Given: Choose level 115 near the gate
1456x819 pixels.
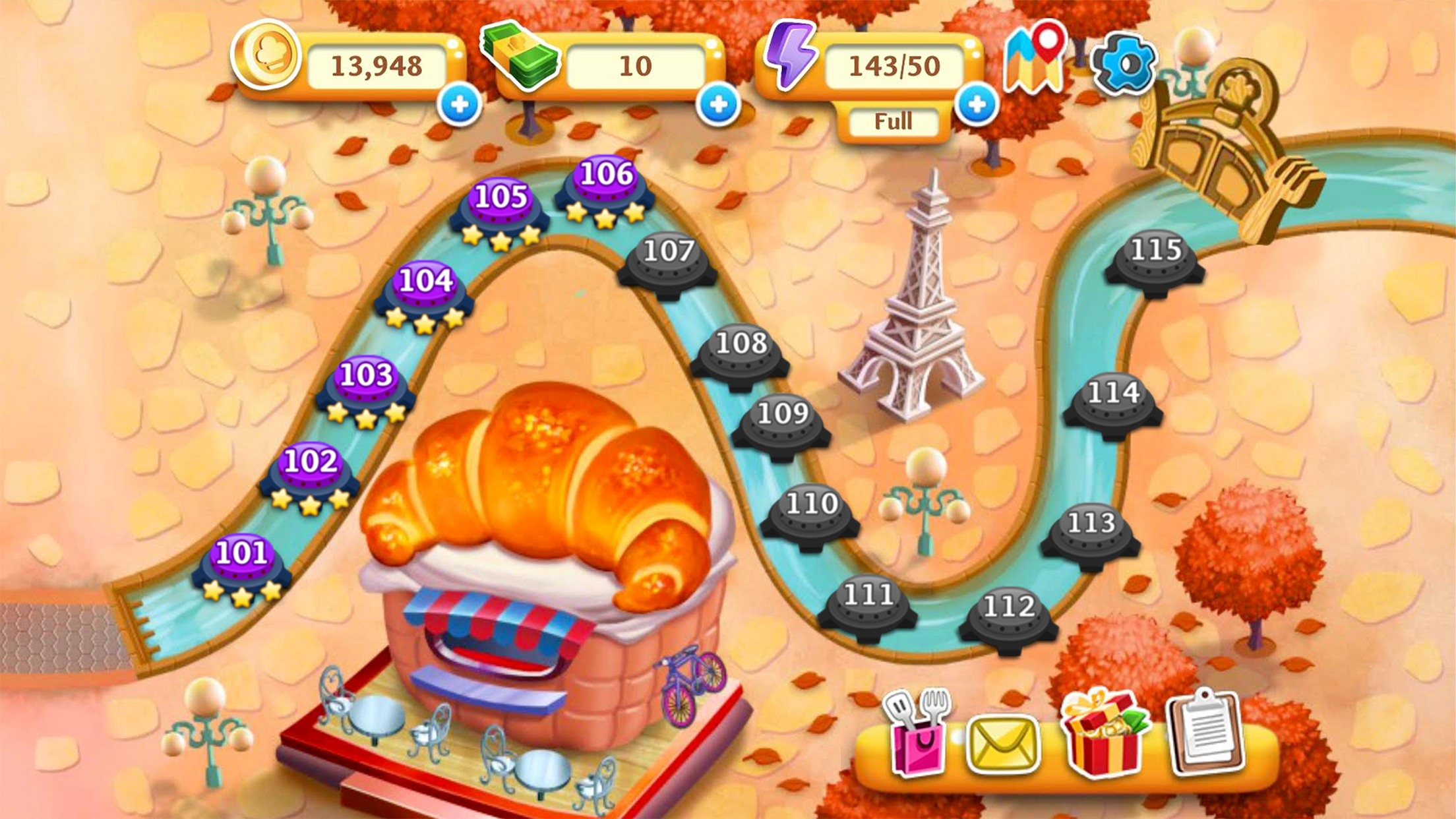Looking at the screenshot, I should point(1155,260).
